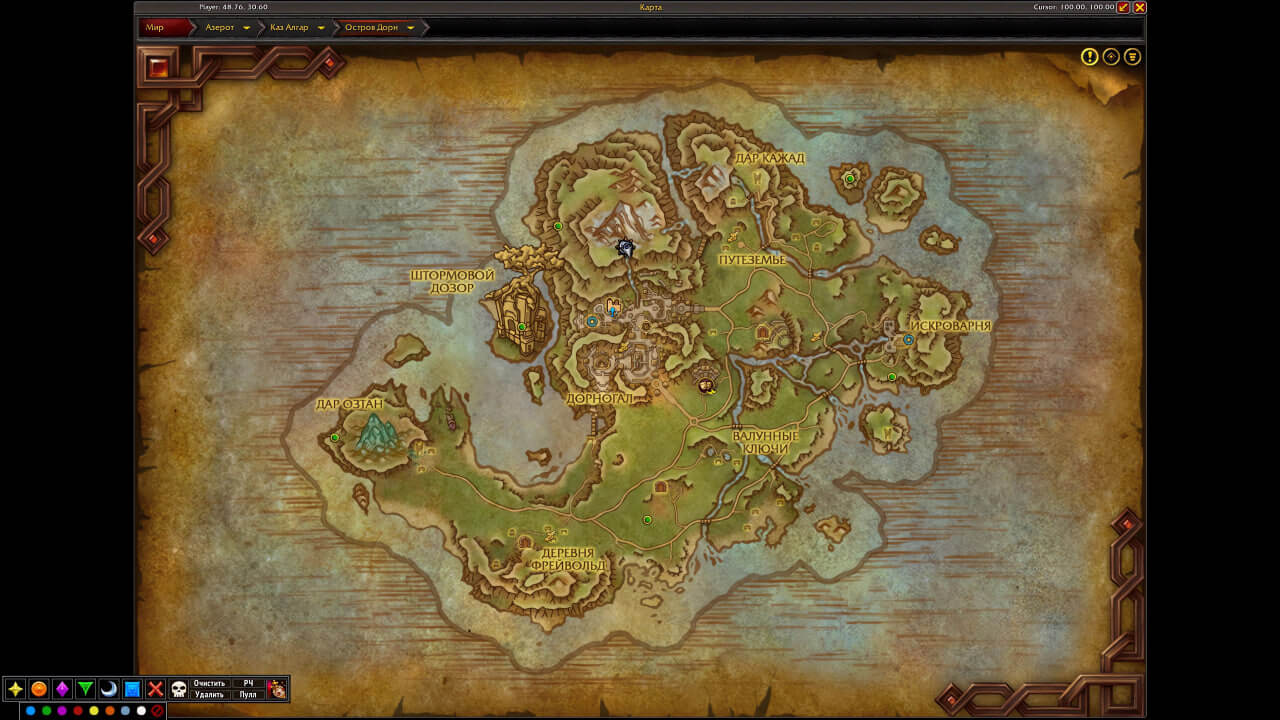Viewport: 1280px width, 720px height.
Task: Open the Каз Алгар breadcrumb dropdown
Action: pos(321,28)
